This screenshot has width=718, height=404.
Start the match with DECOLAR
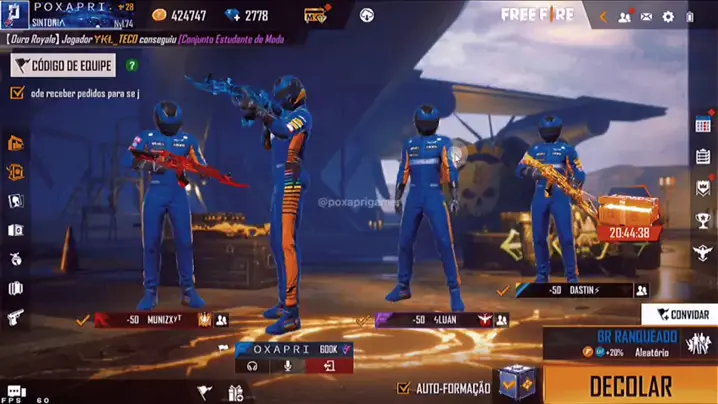(x=630, y=385)
